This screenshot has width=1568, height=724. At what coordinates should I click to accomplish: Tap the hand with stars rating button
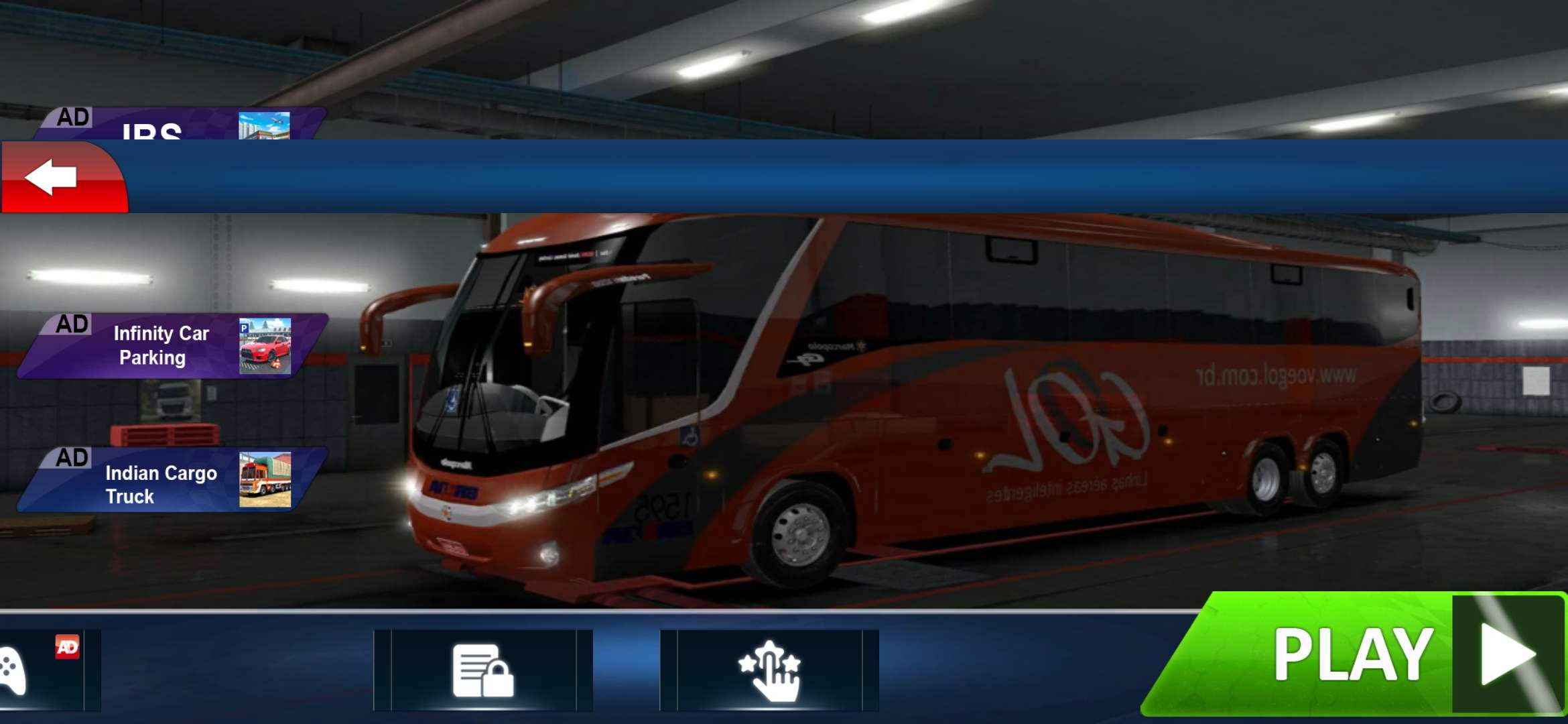[x=769, y=670]
